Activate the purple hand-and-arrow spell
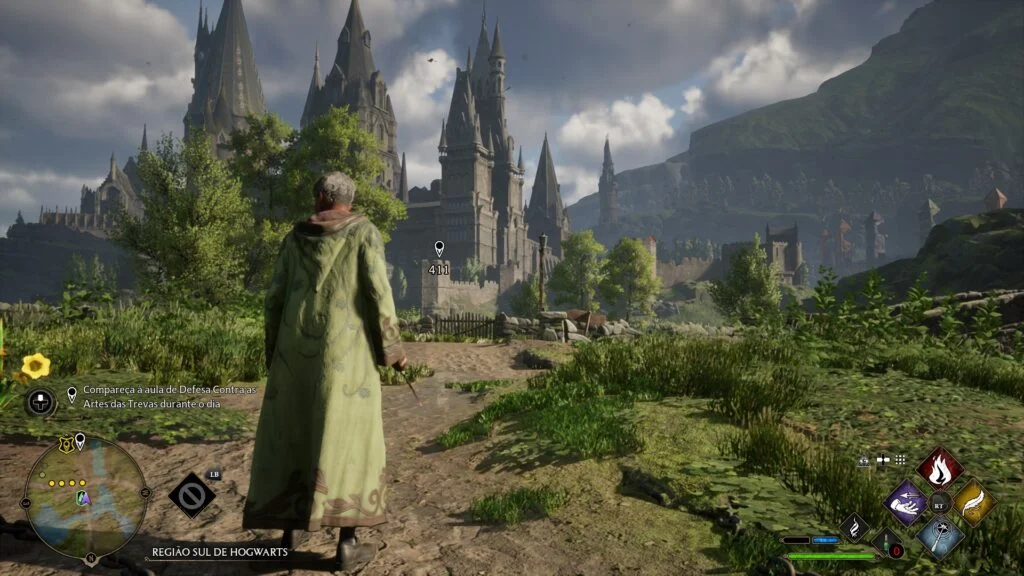The width and height of the screenshot is (1024, 576). (906, 501)
